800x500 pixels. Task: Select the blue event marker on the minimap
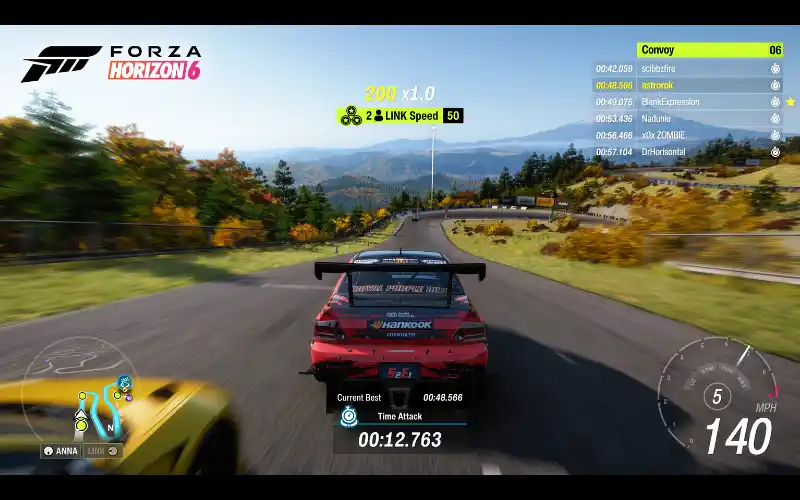click(124, 382)
